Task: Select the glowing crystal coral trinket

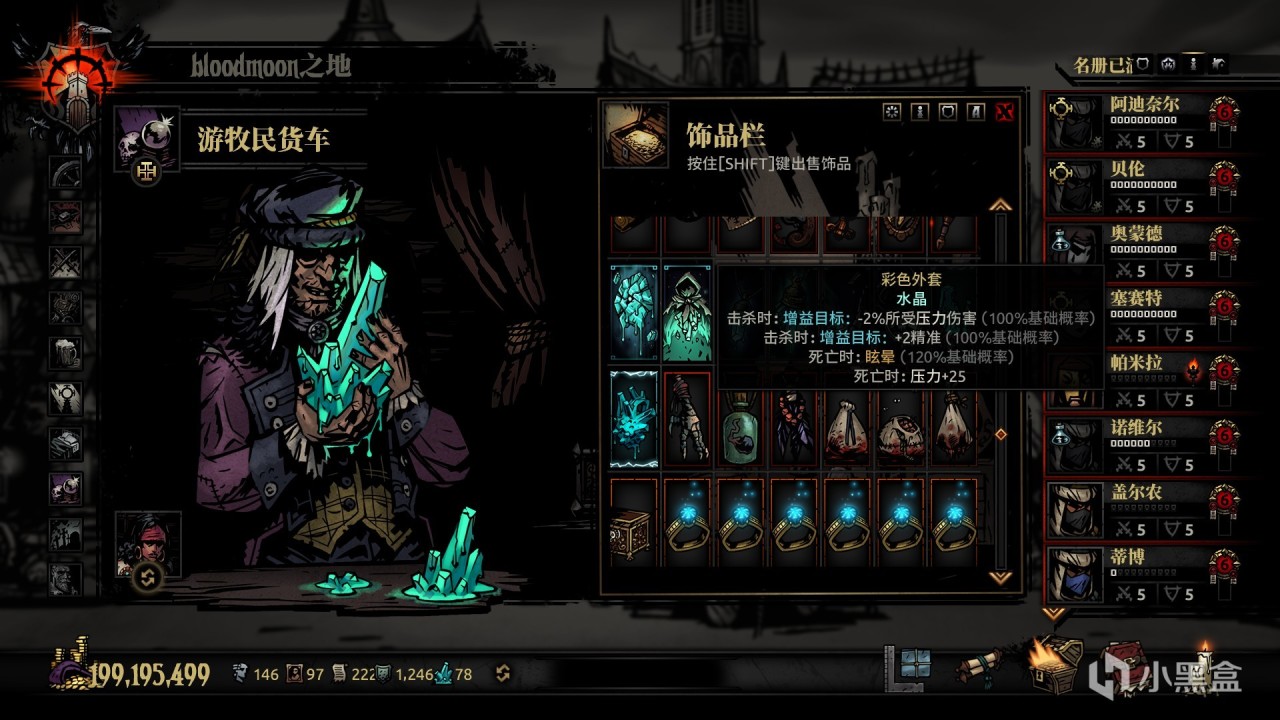Action: [x=634, y=417]
